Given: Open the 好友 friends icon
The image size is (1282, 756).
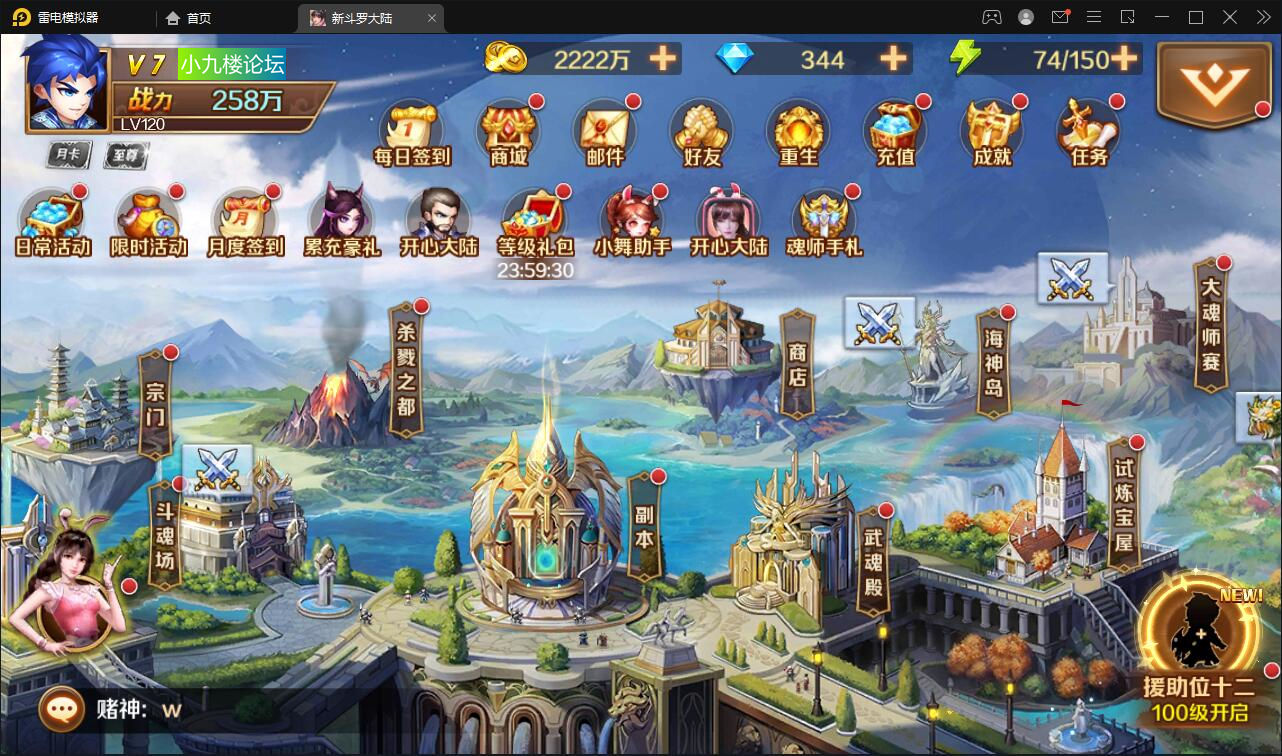Looking at the screenshot, I should click(702, 133).
